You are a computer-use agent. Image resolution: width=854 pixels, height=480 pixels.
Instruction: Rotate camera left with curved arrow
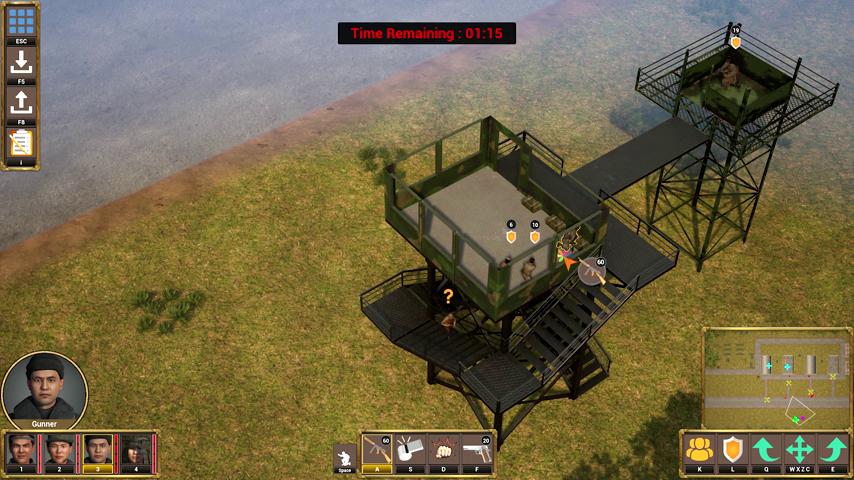click(x=766, y=449)
